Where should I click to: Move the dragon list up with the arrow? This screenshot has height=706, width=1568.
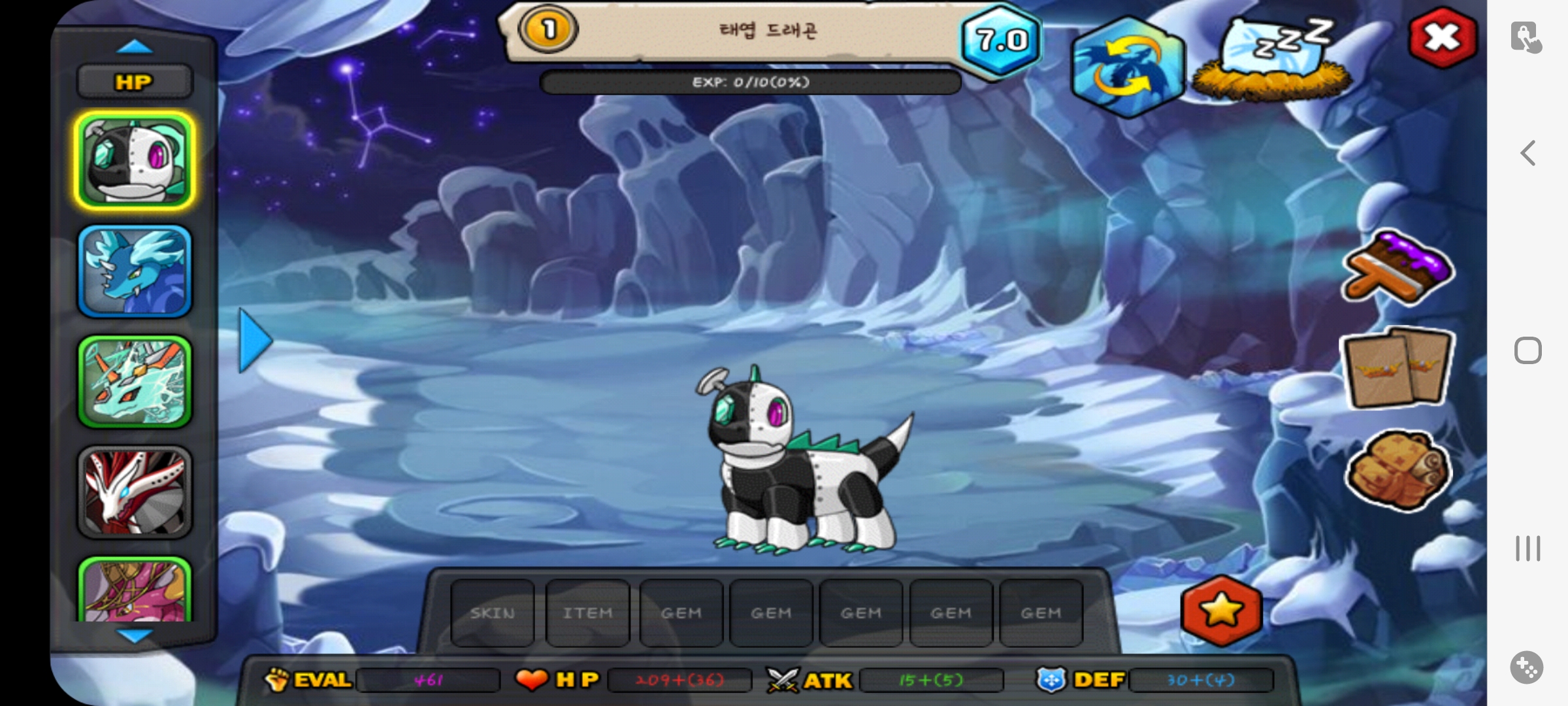click(135, 47)
